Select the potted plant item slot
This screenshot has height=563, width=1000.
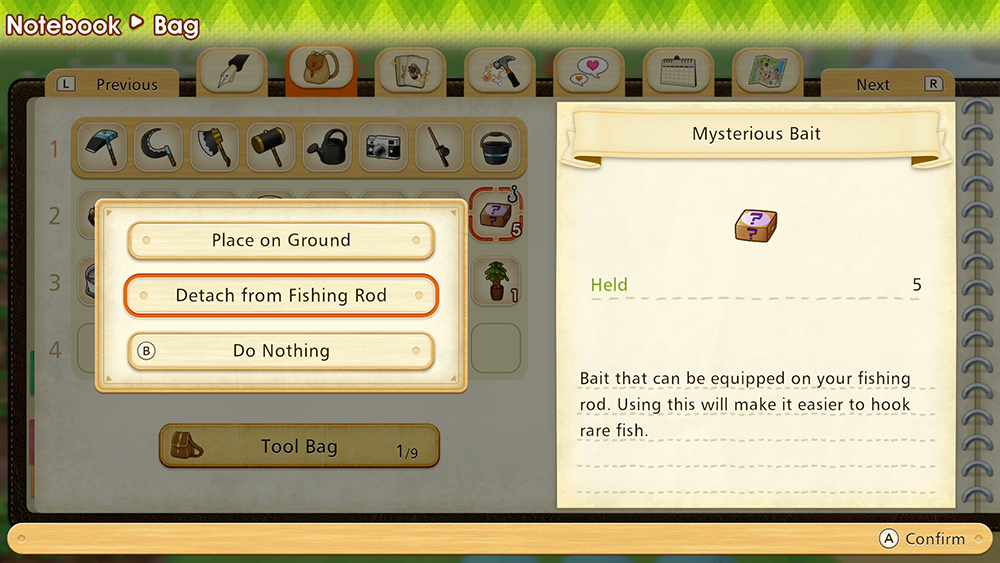496,281
